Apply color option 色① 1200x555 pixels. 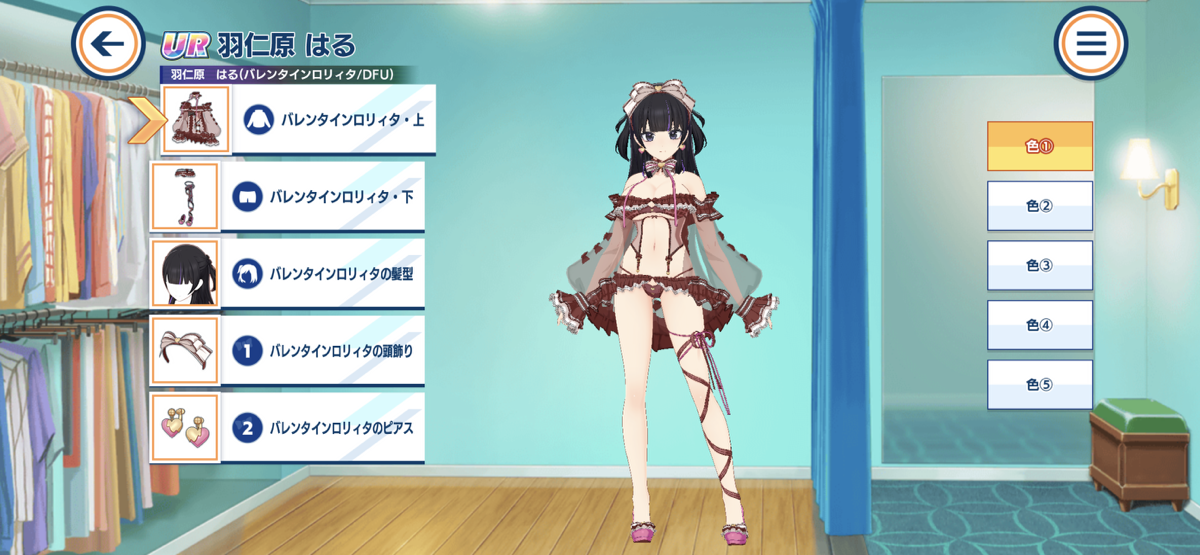pyautogui.click(x=1039, y=146)
